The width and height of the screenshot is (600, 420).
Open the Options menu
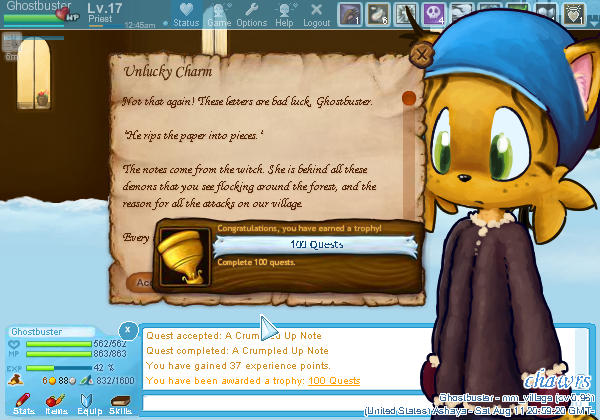coord(252,15)
